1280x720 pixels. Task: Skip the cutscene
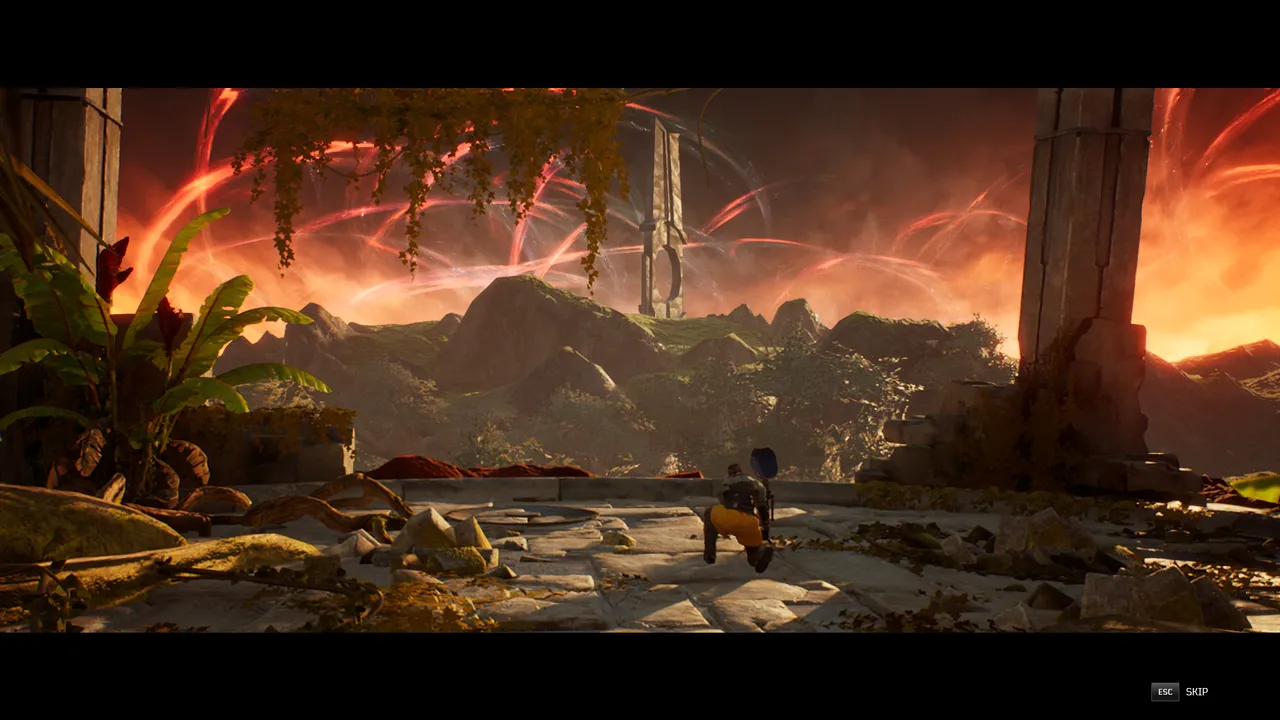[x=1180, y=692]
